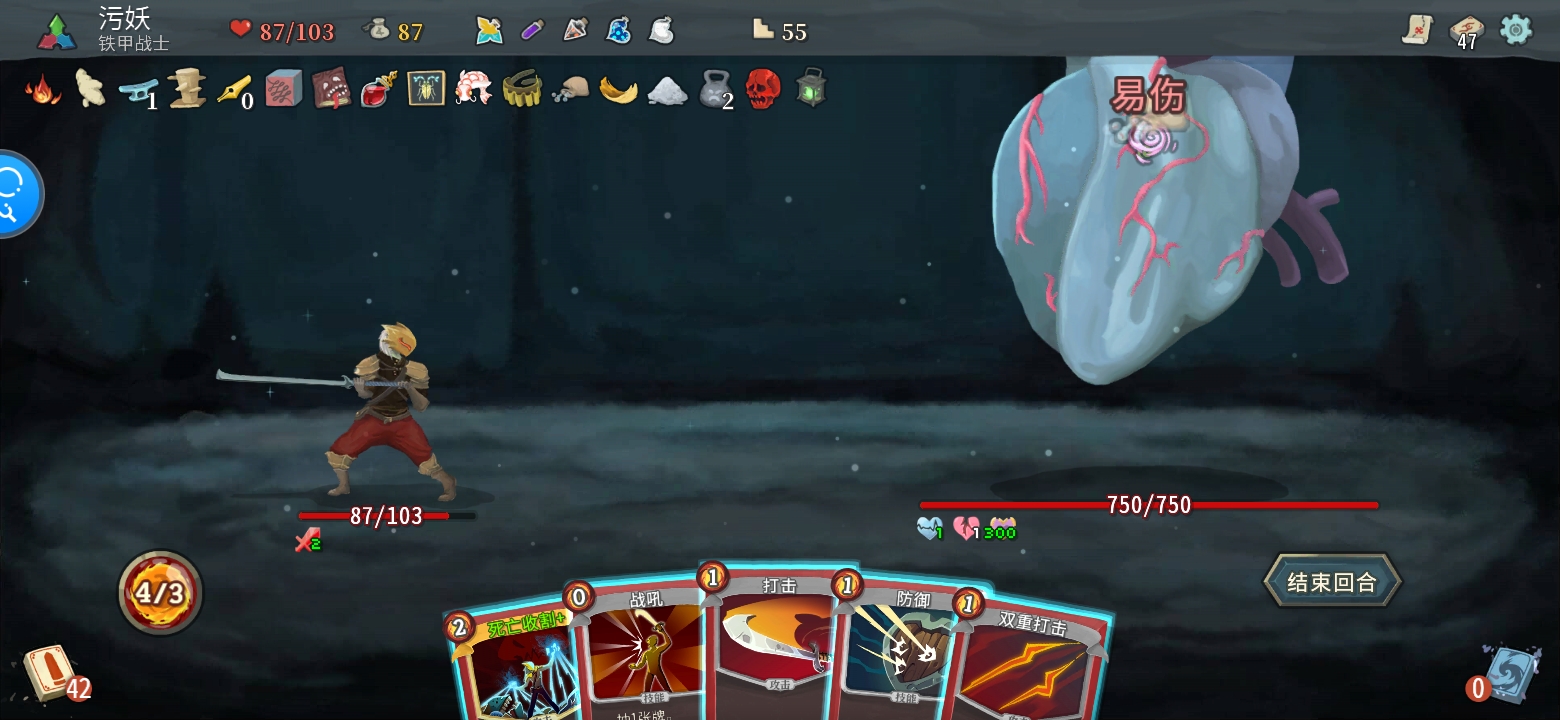Open the settings gear
This screenshot has width=1560, height=720.
click(x=1516, y=30)
